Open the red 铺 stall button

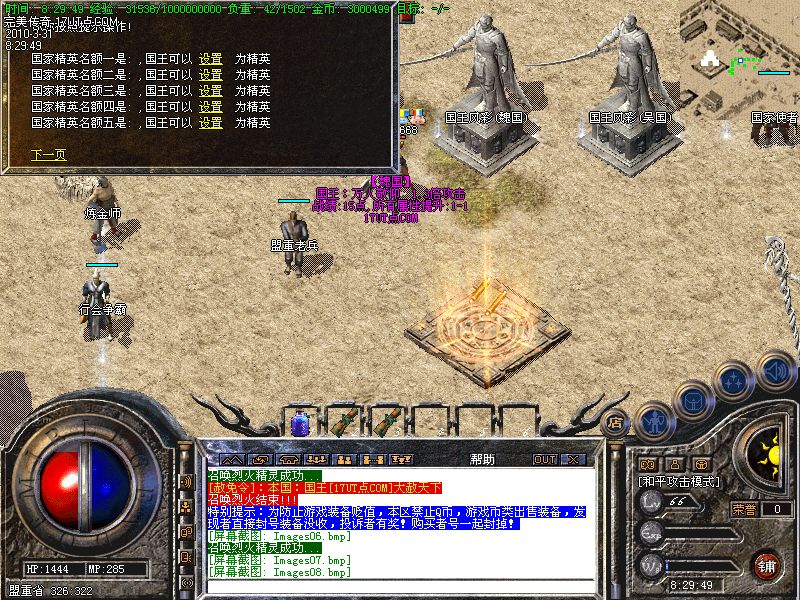766,565
